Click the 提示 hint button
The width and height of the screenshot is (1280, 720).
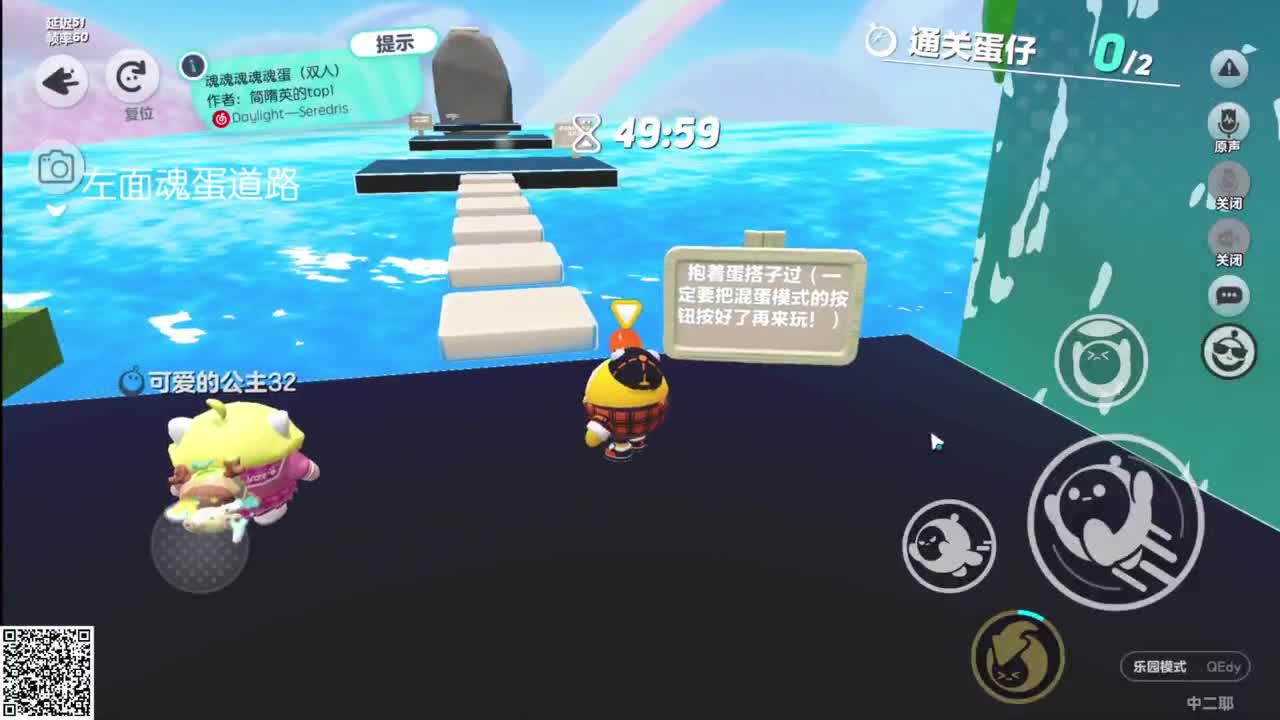[395, 40]
